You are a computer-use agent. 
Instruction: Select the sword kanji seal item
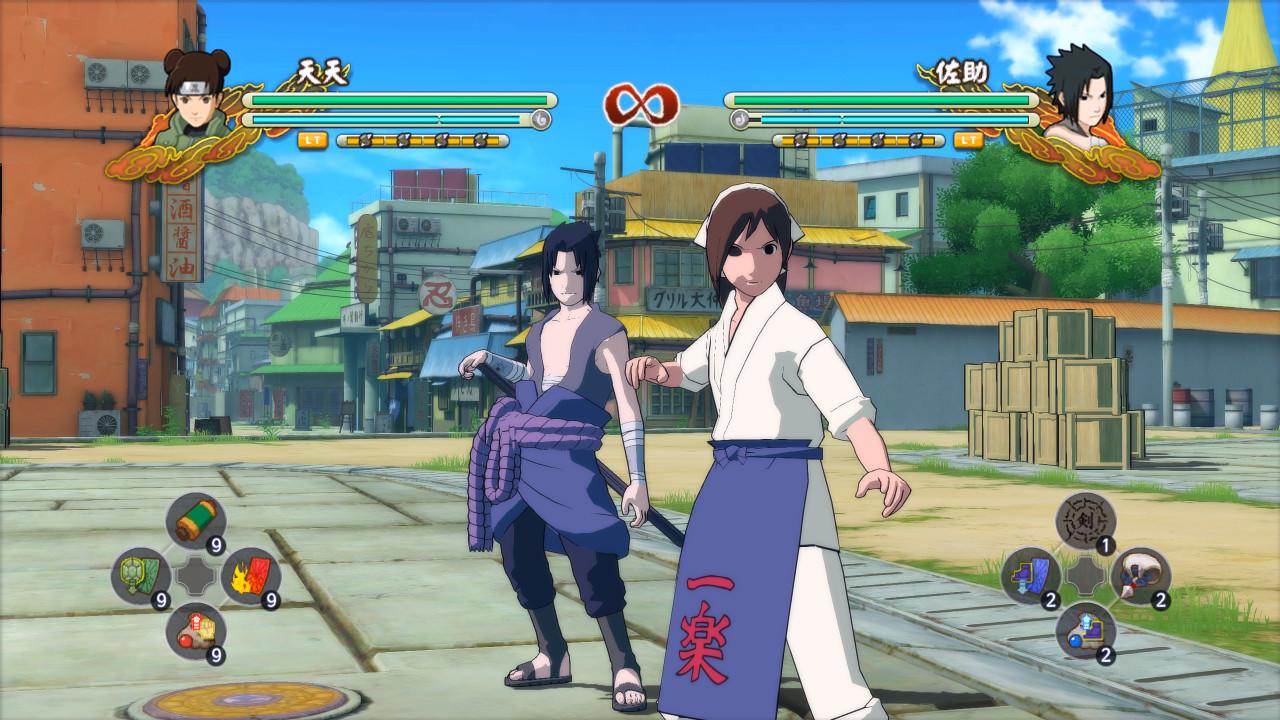1085,521
